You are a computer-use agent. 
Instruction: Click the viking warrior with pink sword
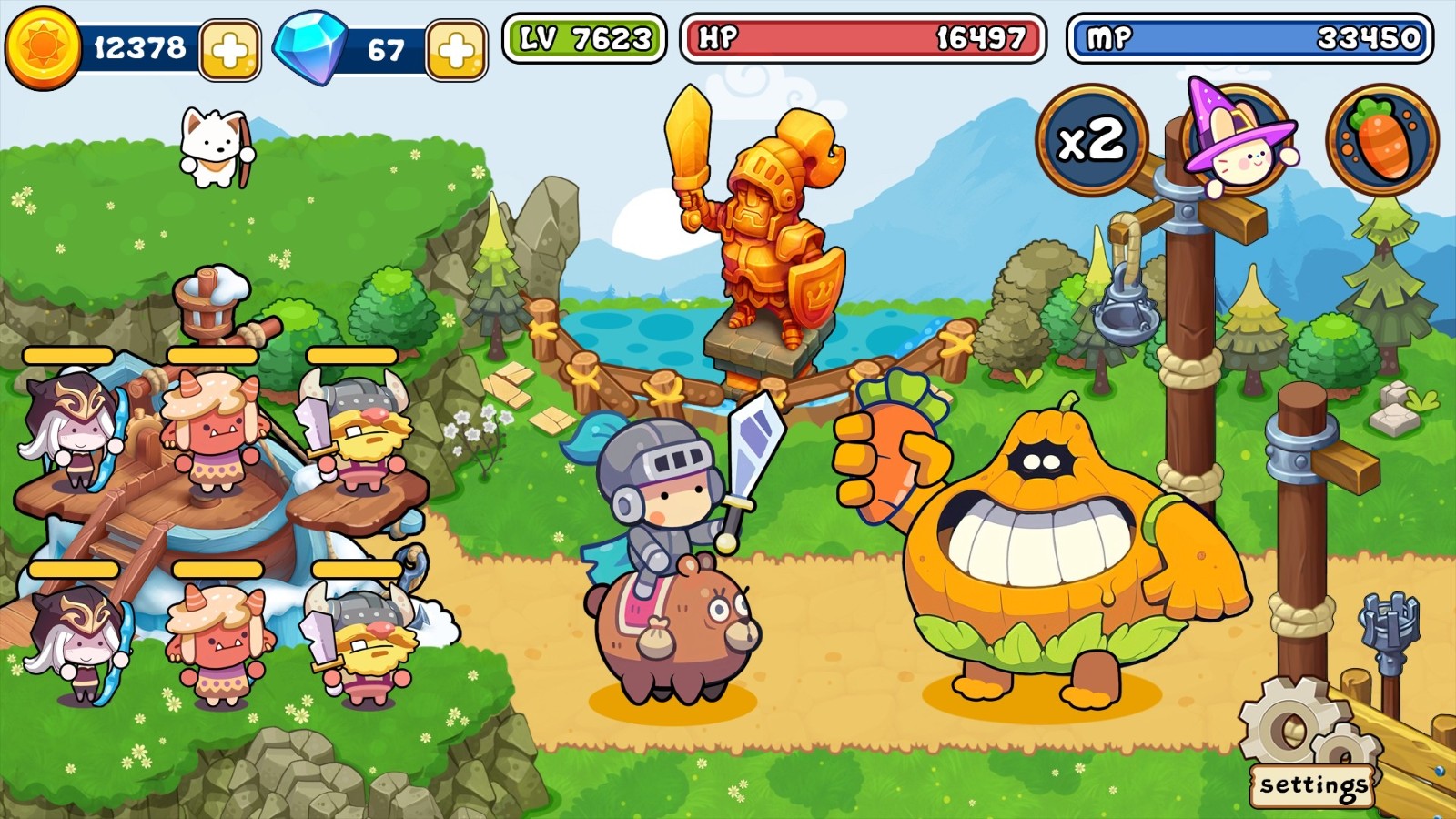point(364,428)
